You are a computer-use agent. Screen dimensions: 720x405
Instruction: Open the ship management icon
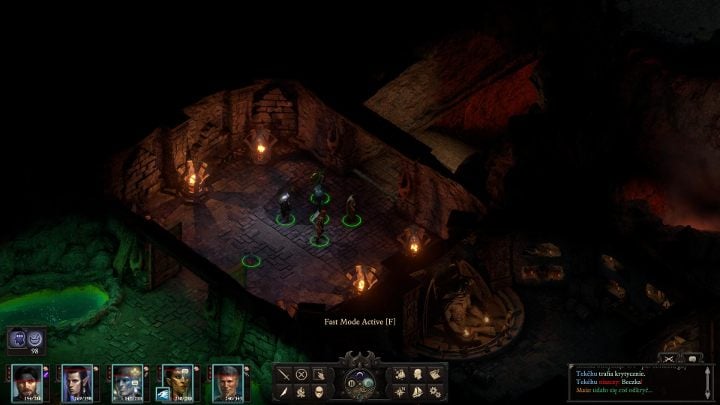pos(417,391)
